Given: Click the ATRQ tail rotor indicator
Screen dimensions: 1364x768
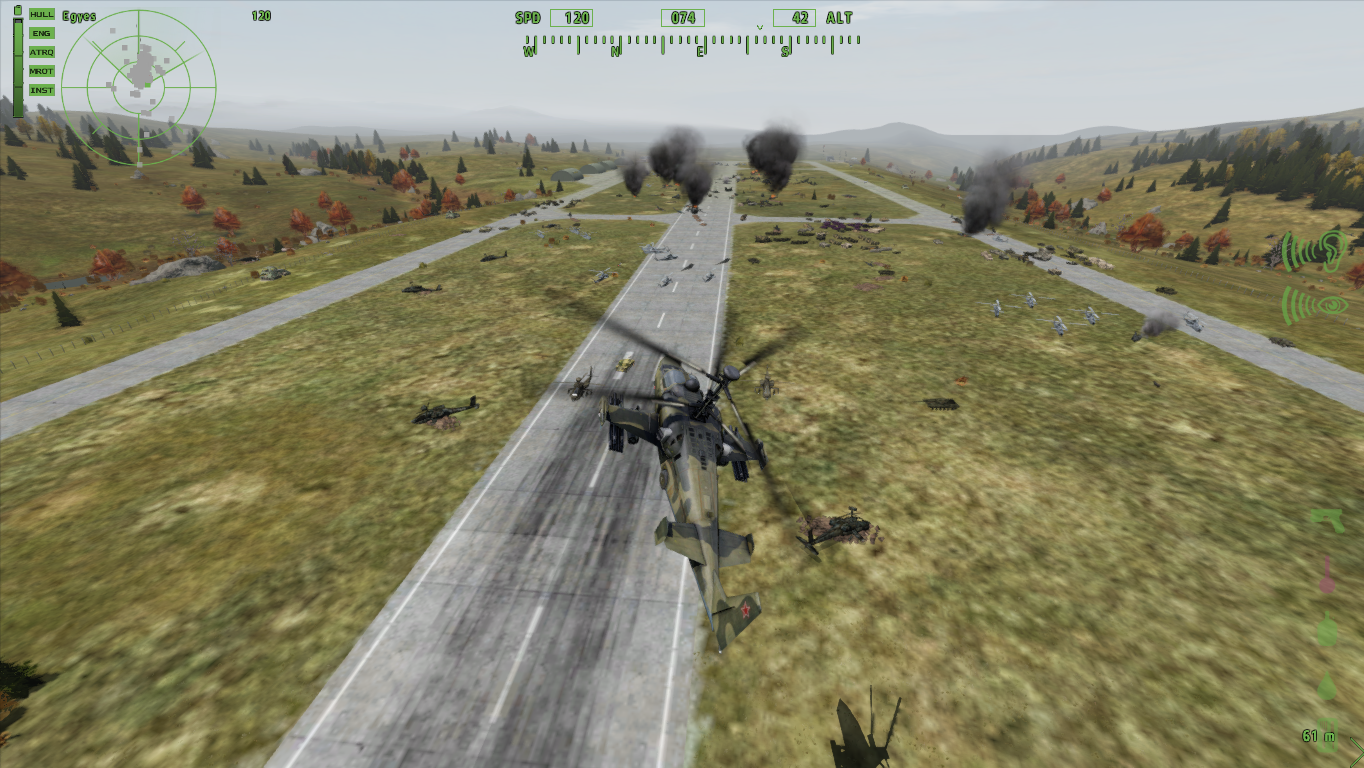Looking at the screenshot, I should click(x=42, y=52).
